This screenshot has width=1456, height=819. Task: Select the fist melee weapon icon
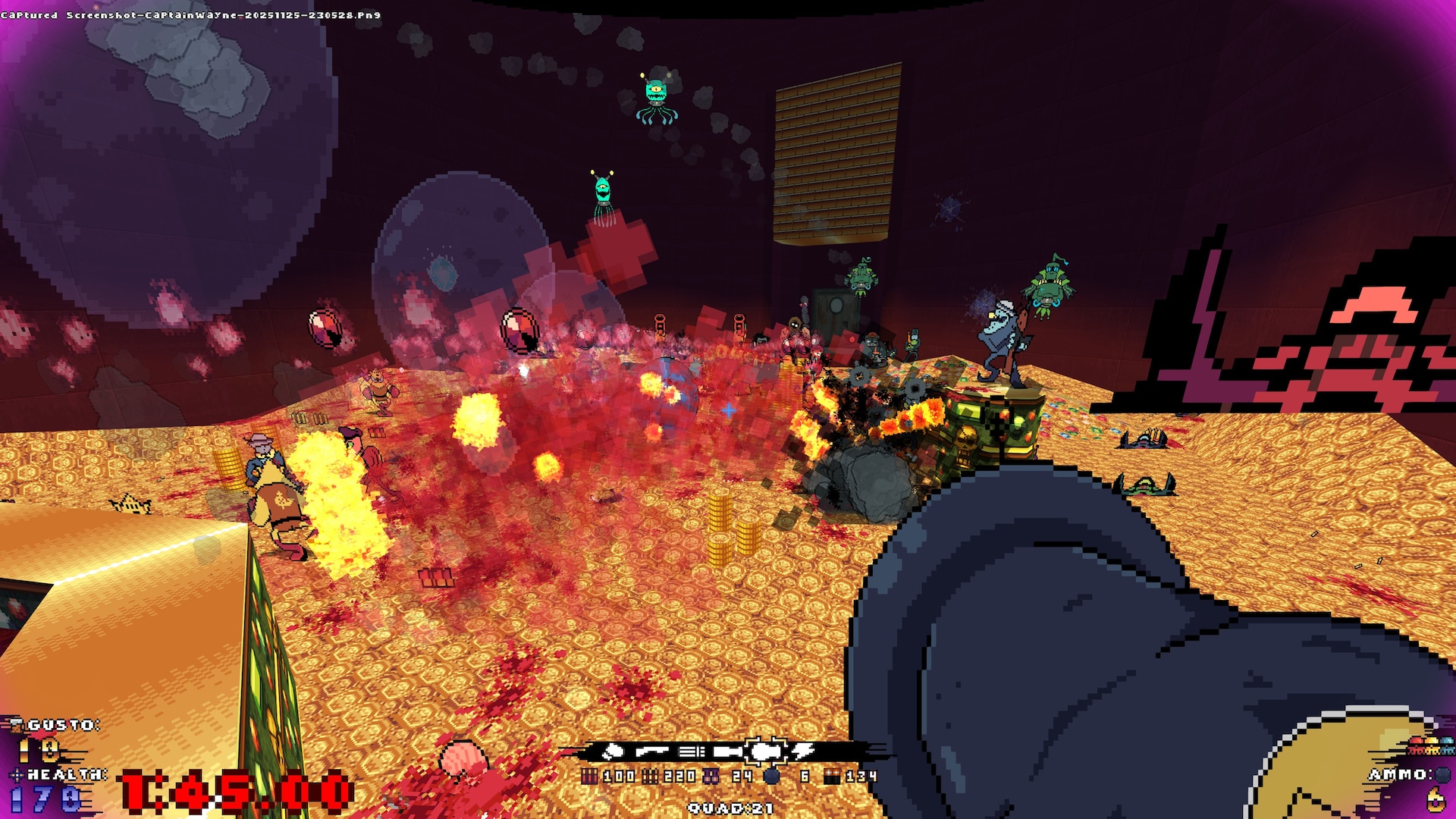point(613,752)
